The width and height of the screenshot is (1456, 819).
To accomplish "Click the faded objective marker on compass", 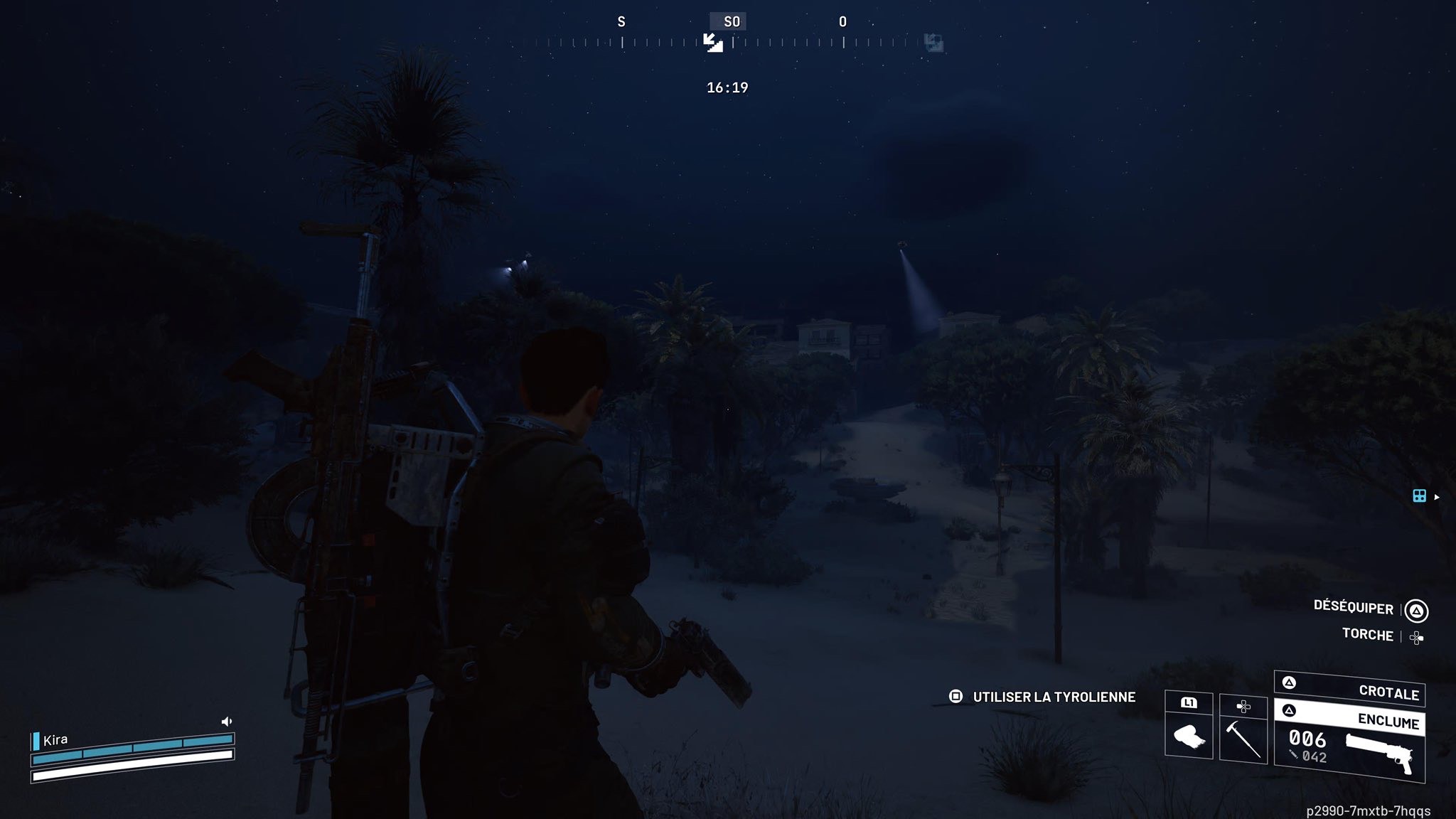I will pos(933,43).
